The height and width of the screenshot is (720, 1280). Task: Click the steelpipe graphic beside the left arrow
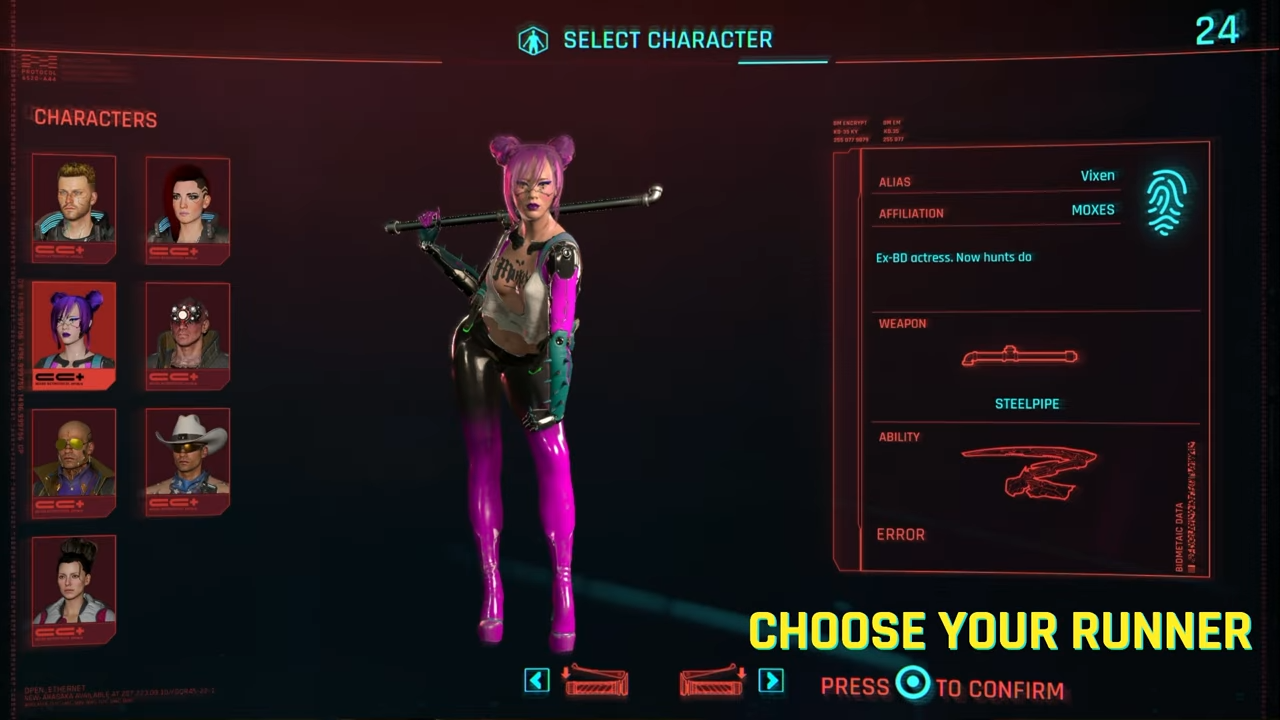(597, 681)
